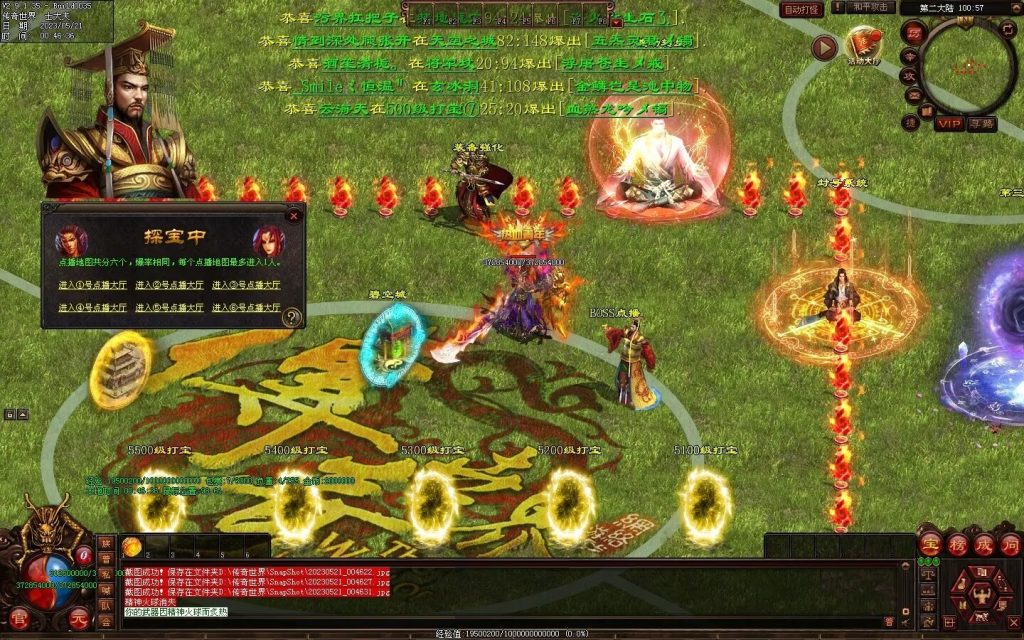
Task: Enter hall number ⑥ (进入⑥号点播大厅)
Action: (x=245, y=309)
